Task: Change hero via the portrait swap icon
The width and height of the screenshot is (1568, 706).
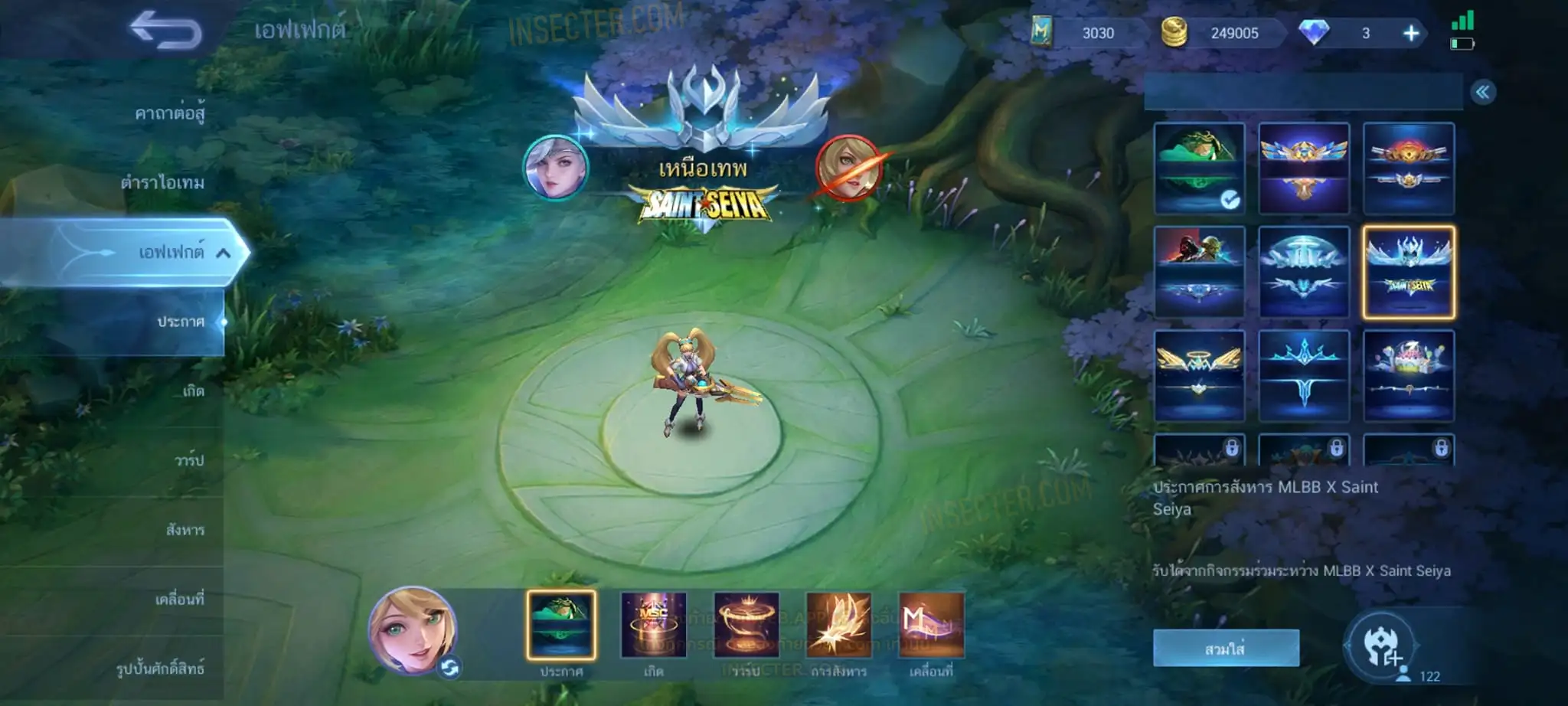Action: click(449, 668)
